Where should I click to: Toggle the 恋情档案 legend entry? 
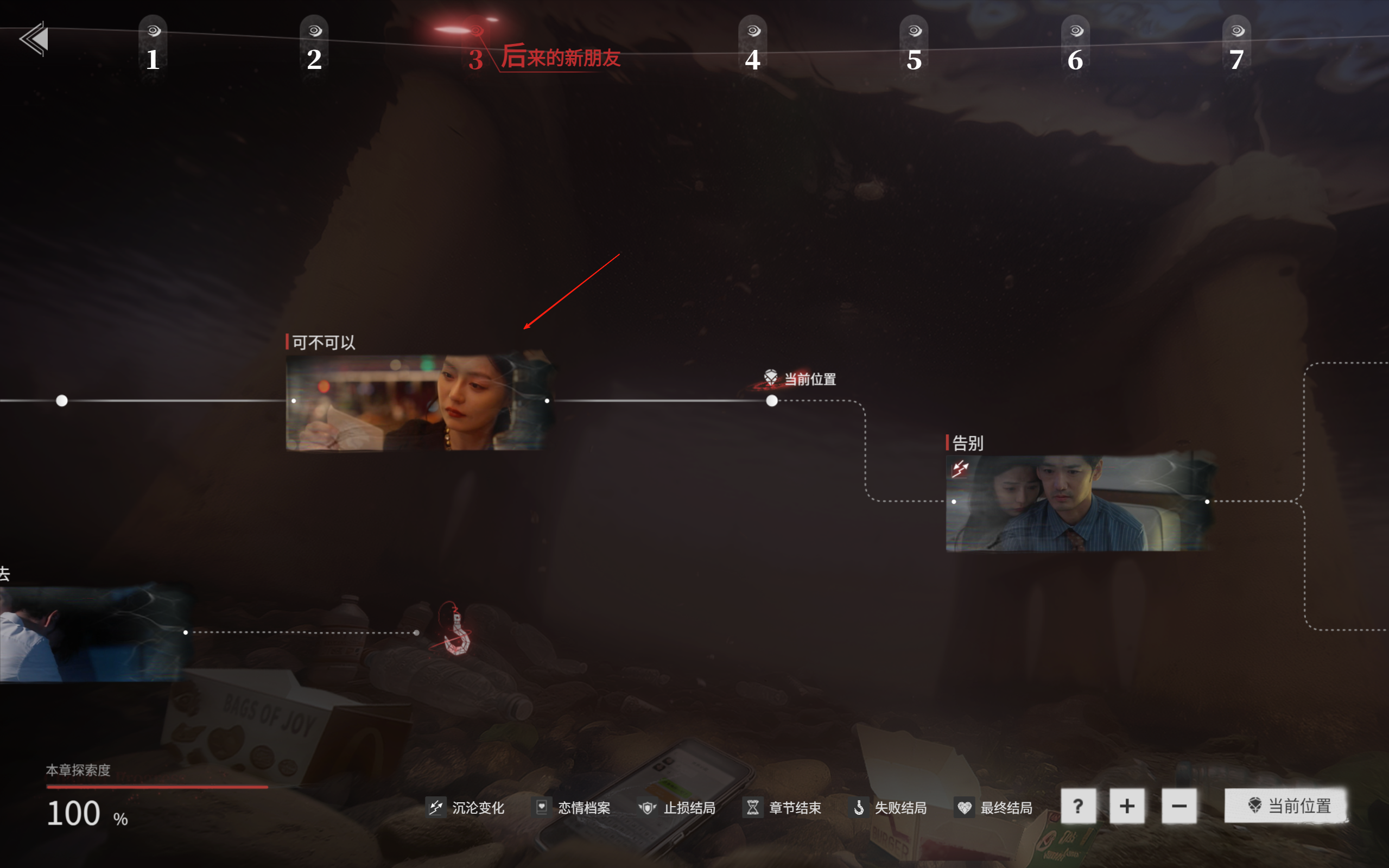tap(572, 808)
